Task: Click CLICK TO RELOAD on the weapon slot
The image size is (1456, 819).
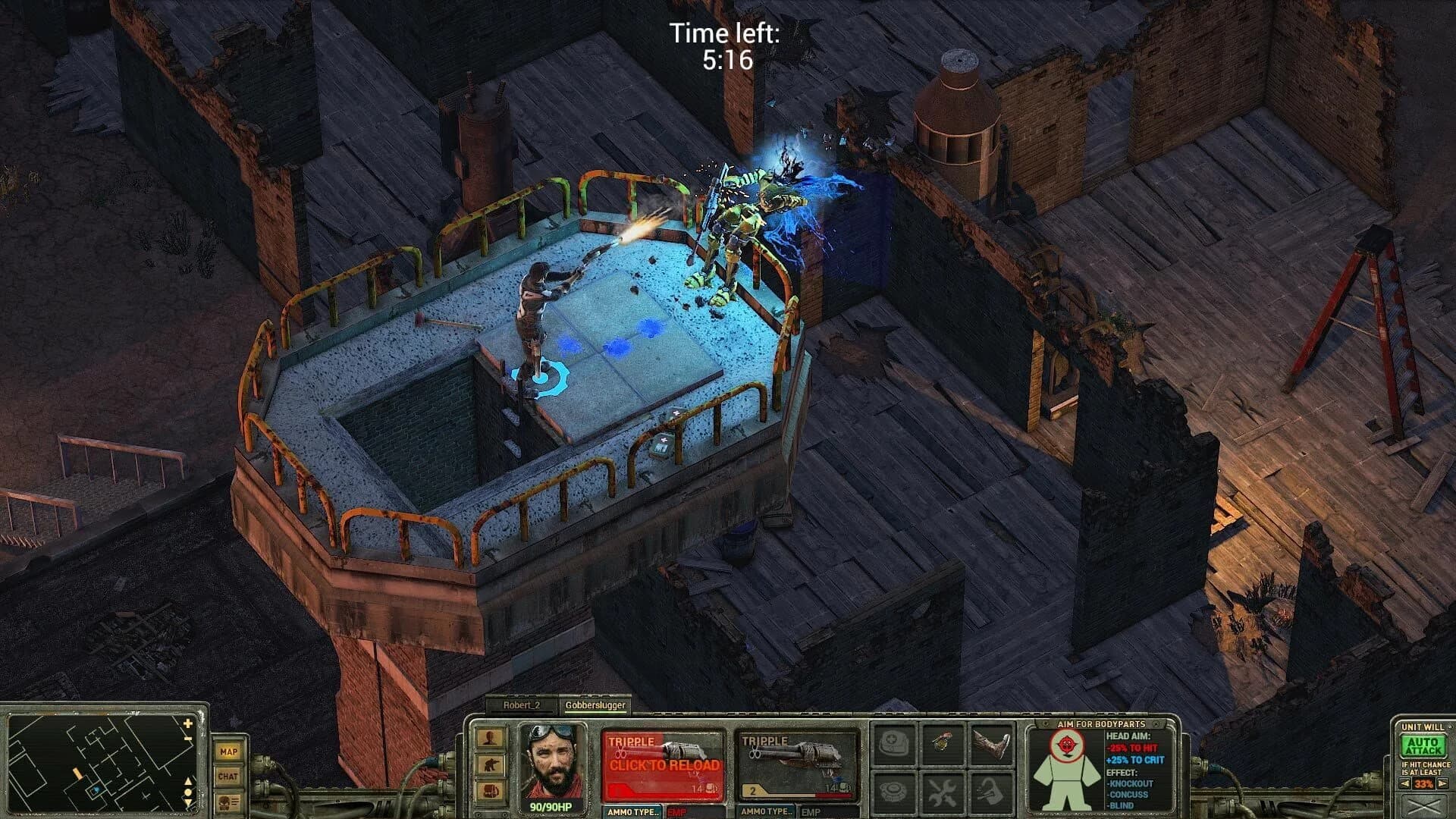Action: tap(665, 764)
